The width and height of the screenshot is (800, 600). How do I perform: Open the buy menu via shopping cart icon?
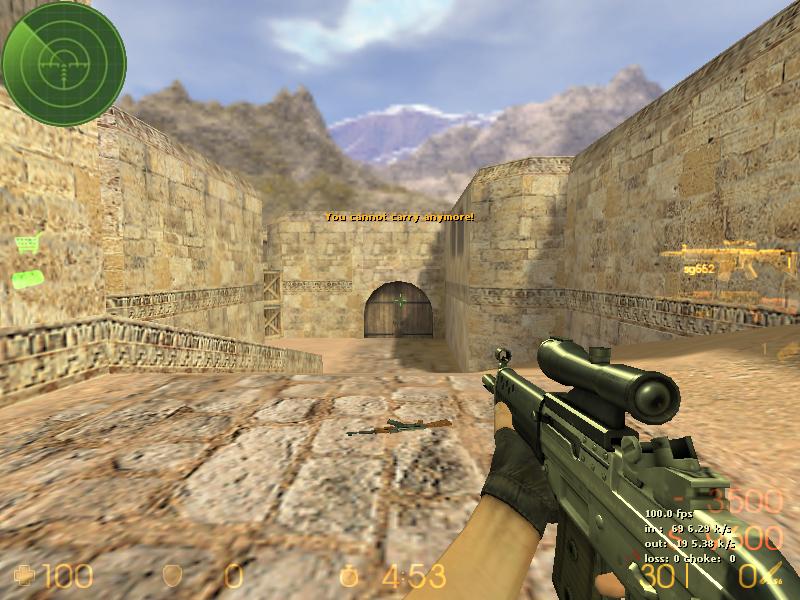point(27,243)
